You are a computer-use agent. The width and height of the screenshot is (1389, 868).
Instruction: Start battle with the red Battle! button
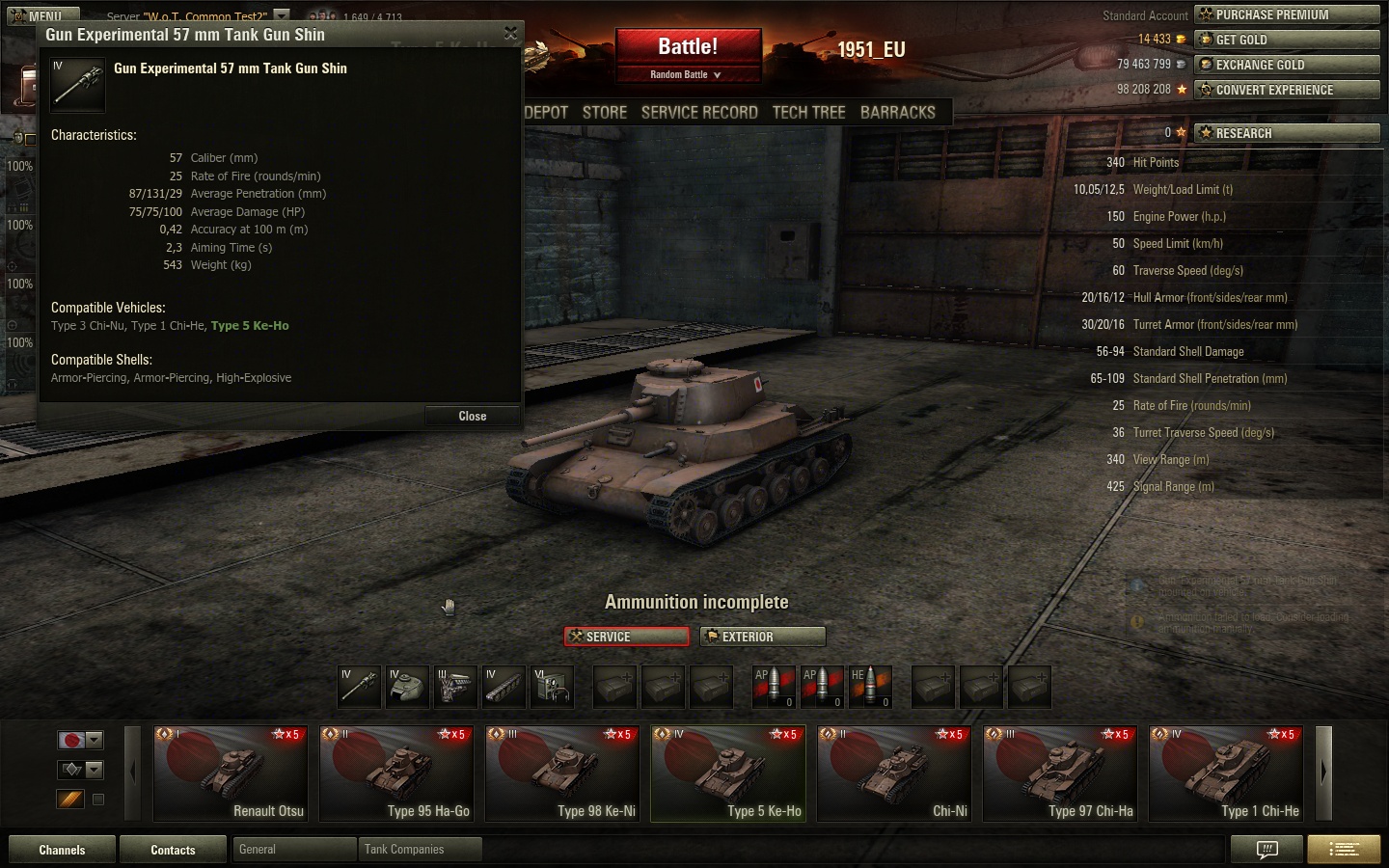[688, 47]
